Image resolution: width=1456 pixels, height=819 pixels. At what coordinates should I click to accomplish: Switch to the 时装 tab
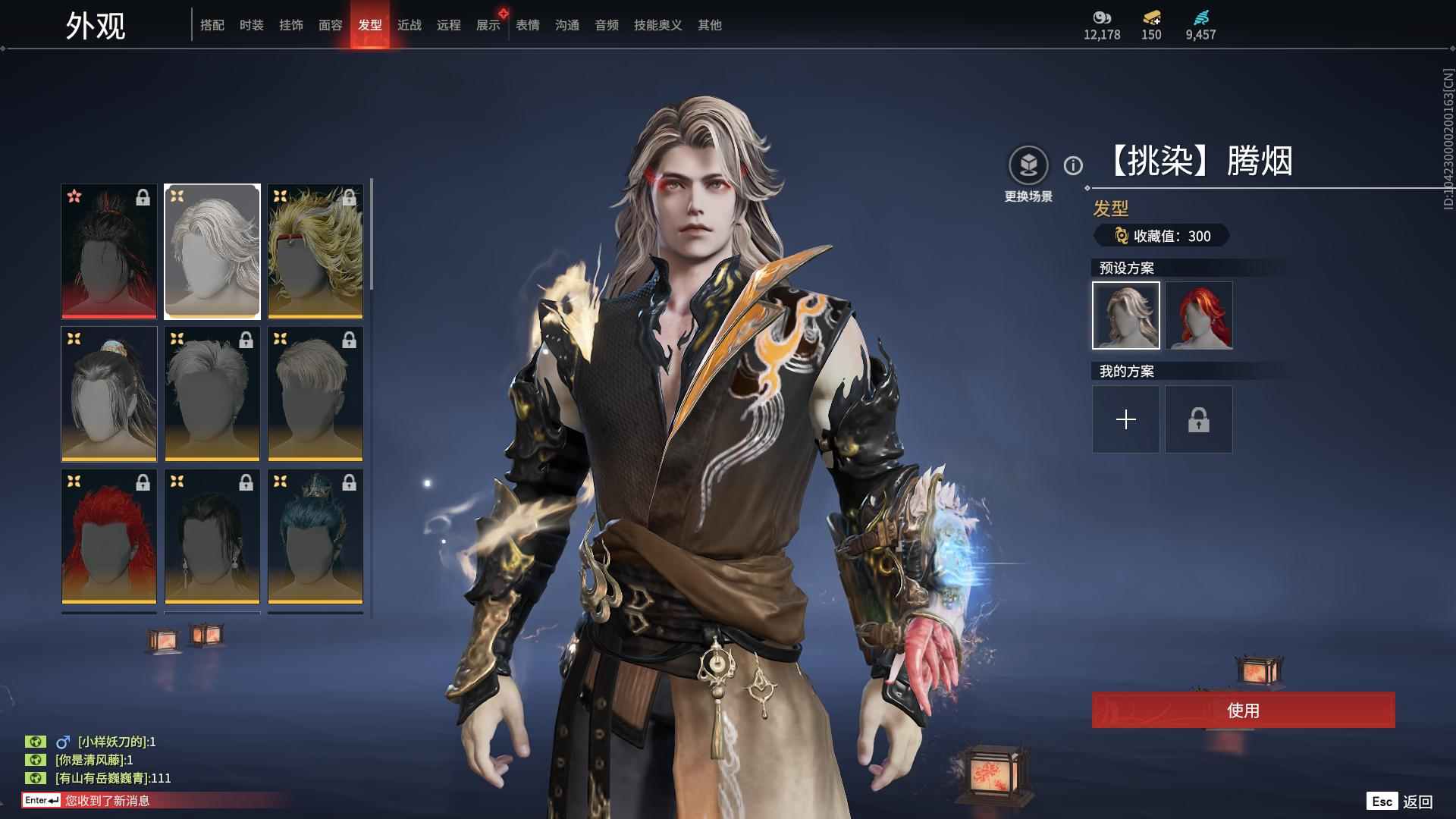(251, 25)
